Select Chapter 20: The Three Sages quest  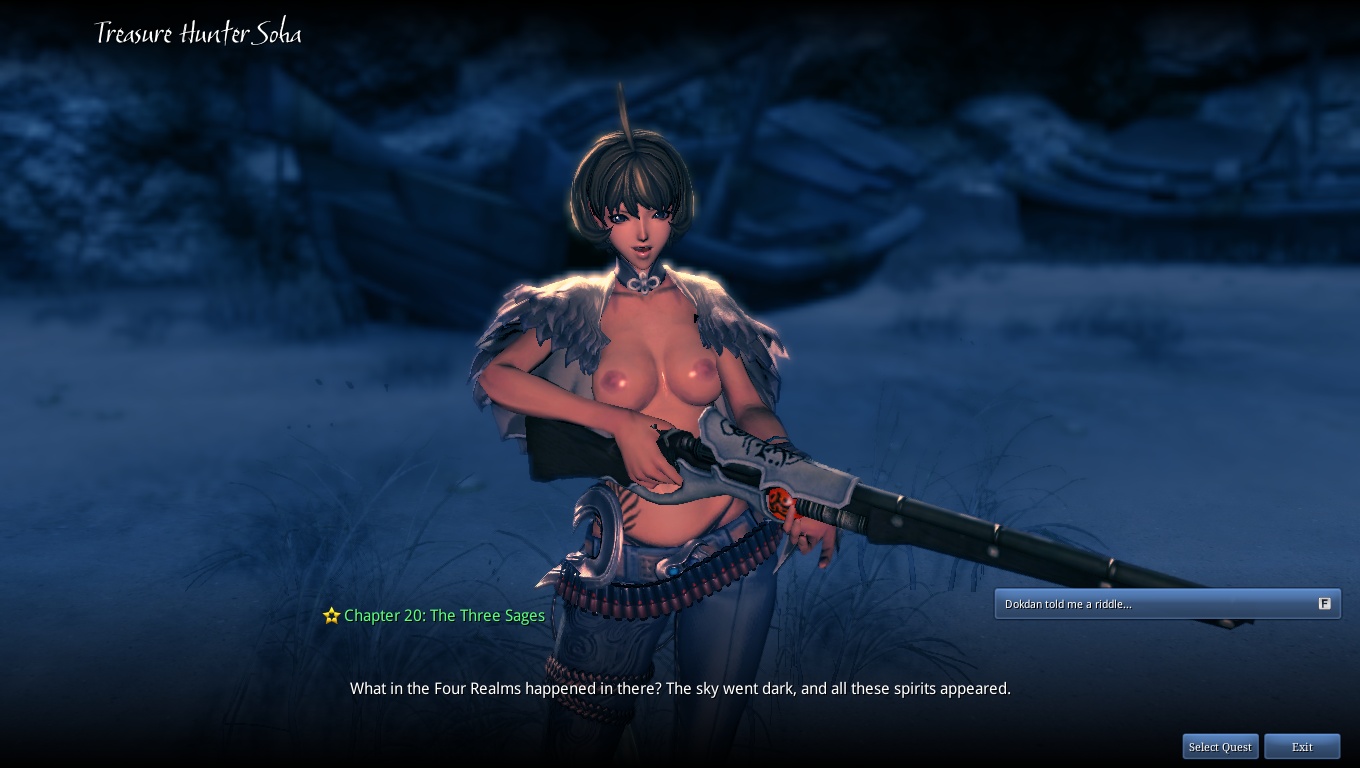point(444,616)
